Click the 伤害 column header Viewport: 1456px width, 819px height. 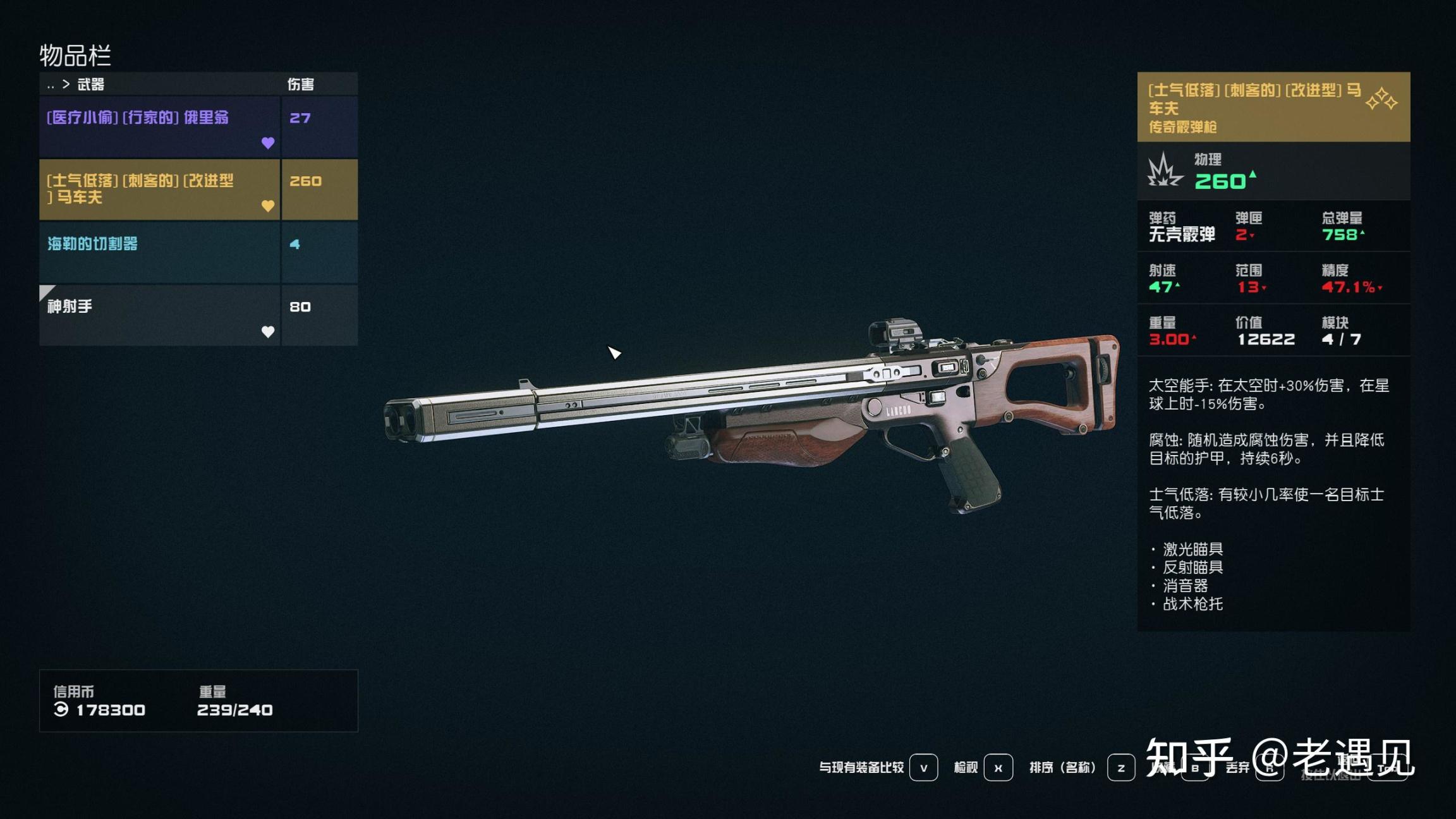tap(301, 84)
